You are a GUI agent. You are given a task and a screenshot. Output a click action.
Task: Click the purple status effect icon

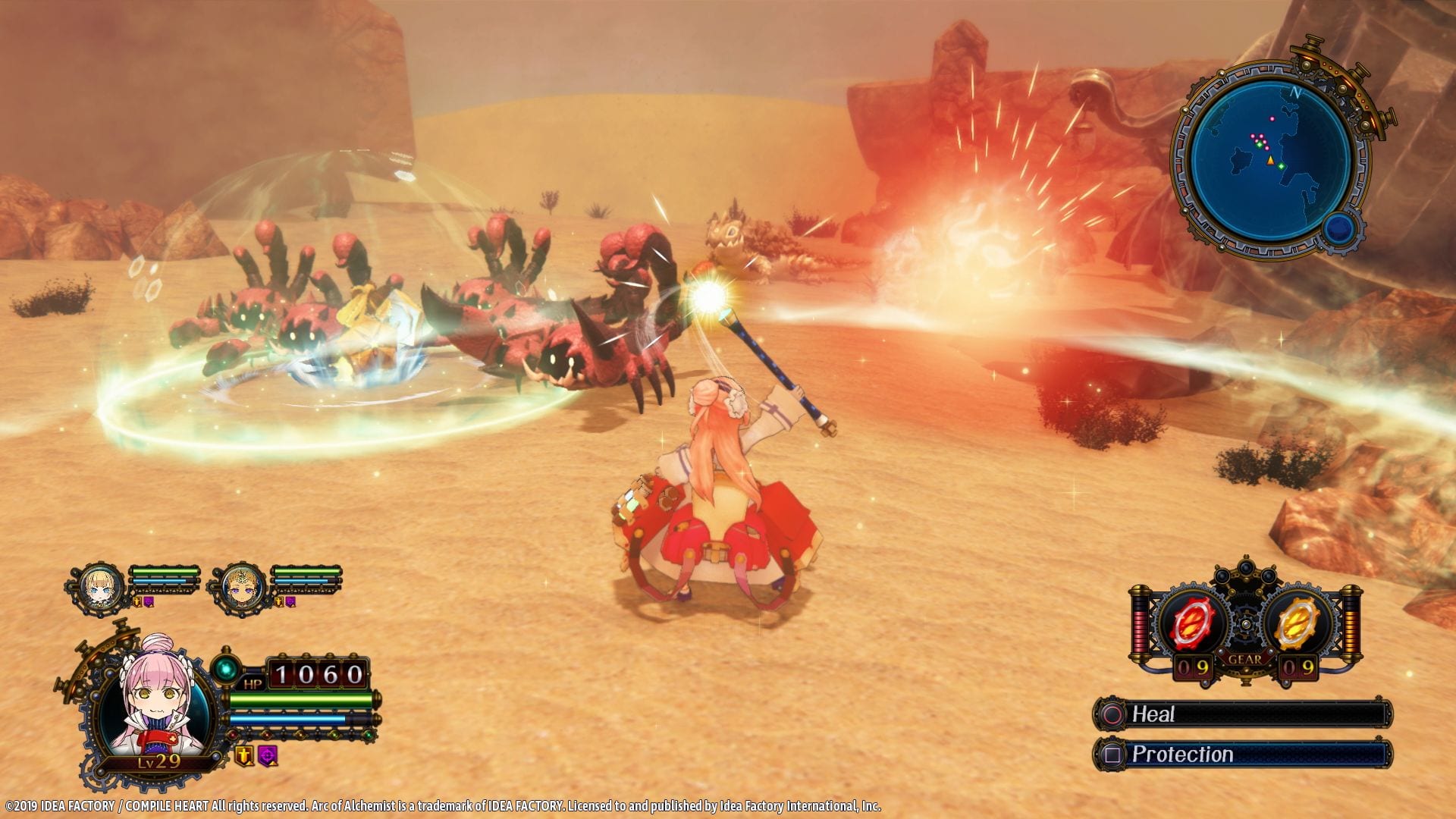[268, 755]
